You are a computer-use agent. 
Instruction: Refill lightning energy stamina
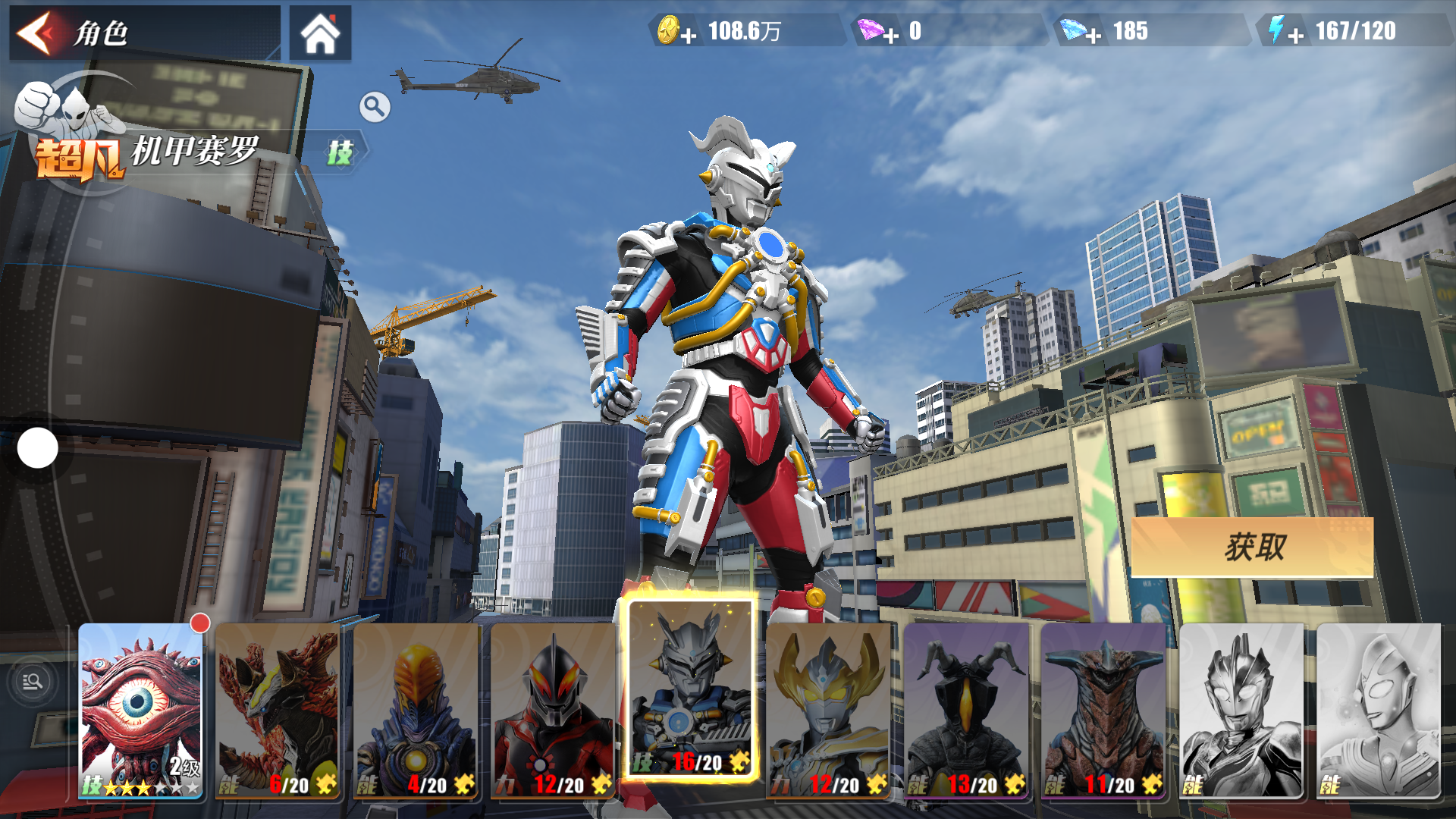tap(1295, 34)
